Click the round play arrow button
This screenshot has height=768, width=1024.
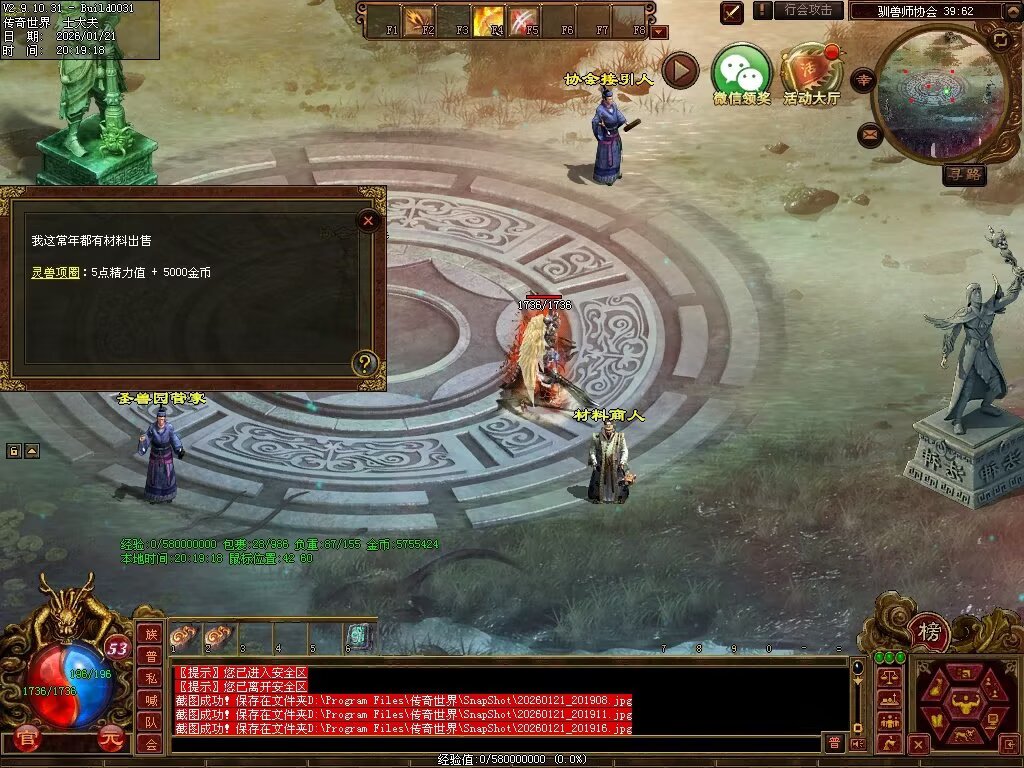pyautogui.click(x=680, y=70)
